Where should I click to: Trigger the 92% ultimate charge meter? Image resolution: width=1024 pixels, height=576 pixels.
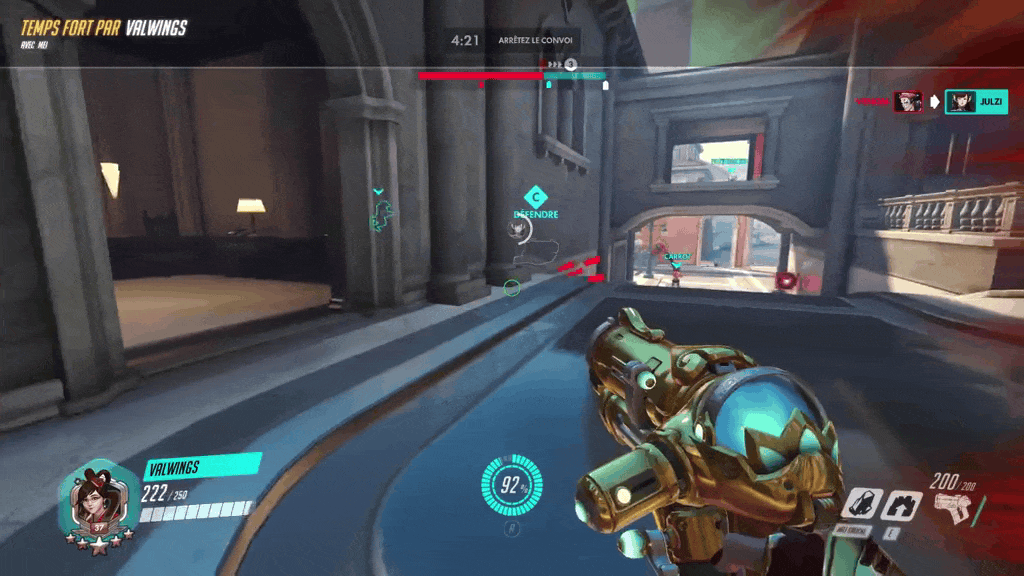(x=512, y=487)
